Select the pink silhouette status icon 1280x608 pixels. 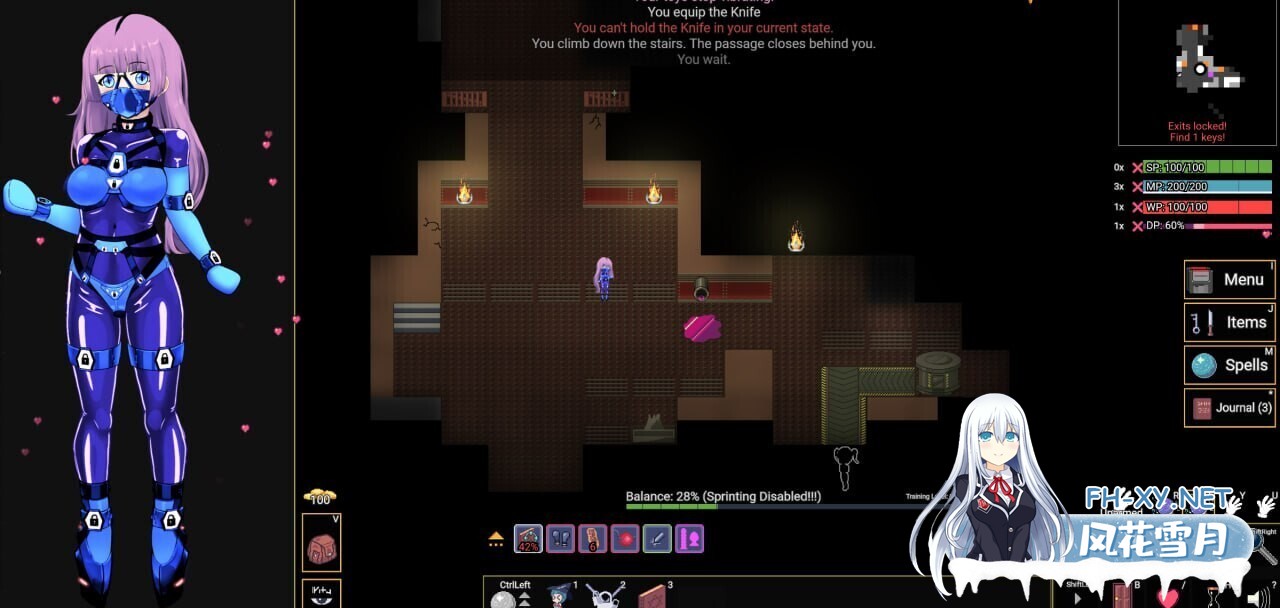[x=689, y=539]
